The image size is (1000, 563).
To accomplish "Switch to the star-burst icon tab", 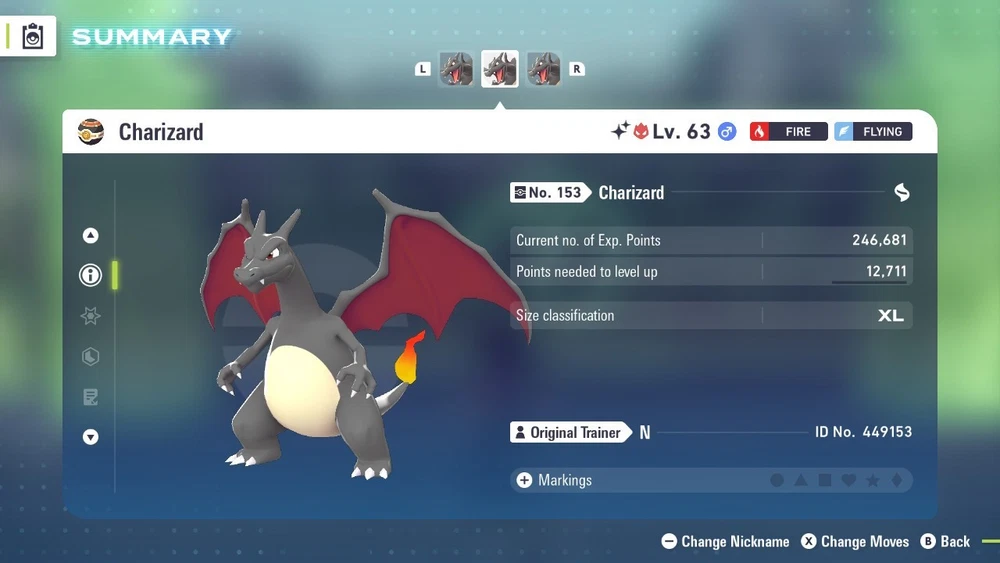I will [90, 316].
